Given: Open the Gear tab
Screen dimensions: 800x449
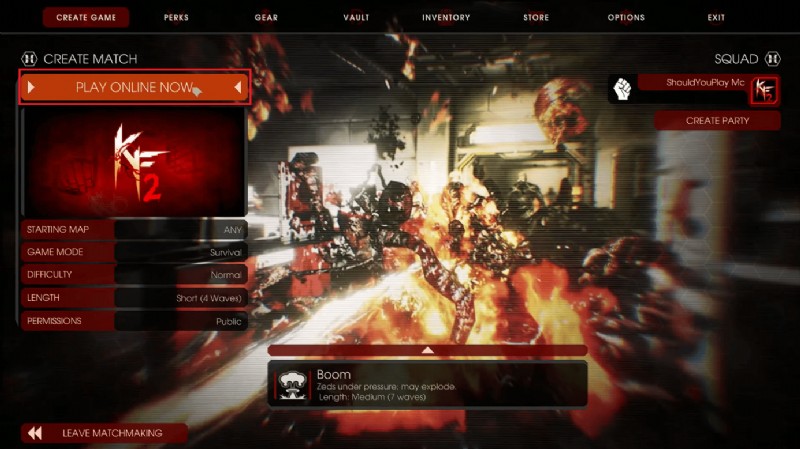Looking at the screenshot, I should (x=266, y=17).
